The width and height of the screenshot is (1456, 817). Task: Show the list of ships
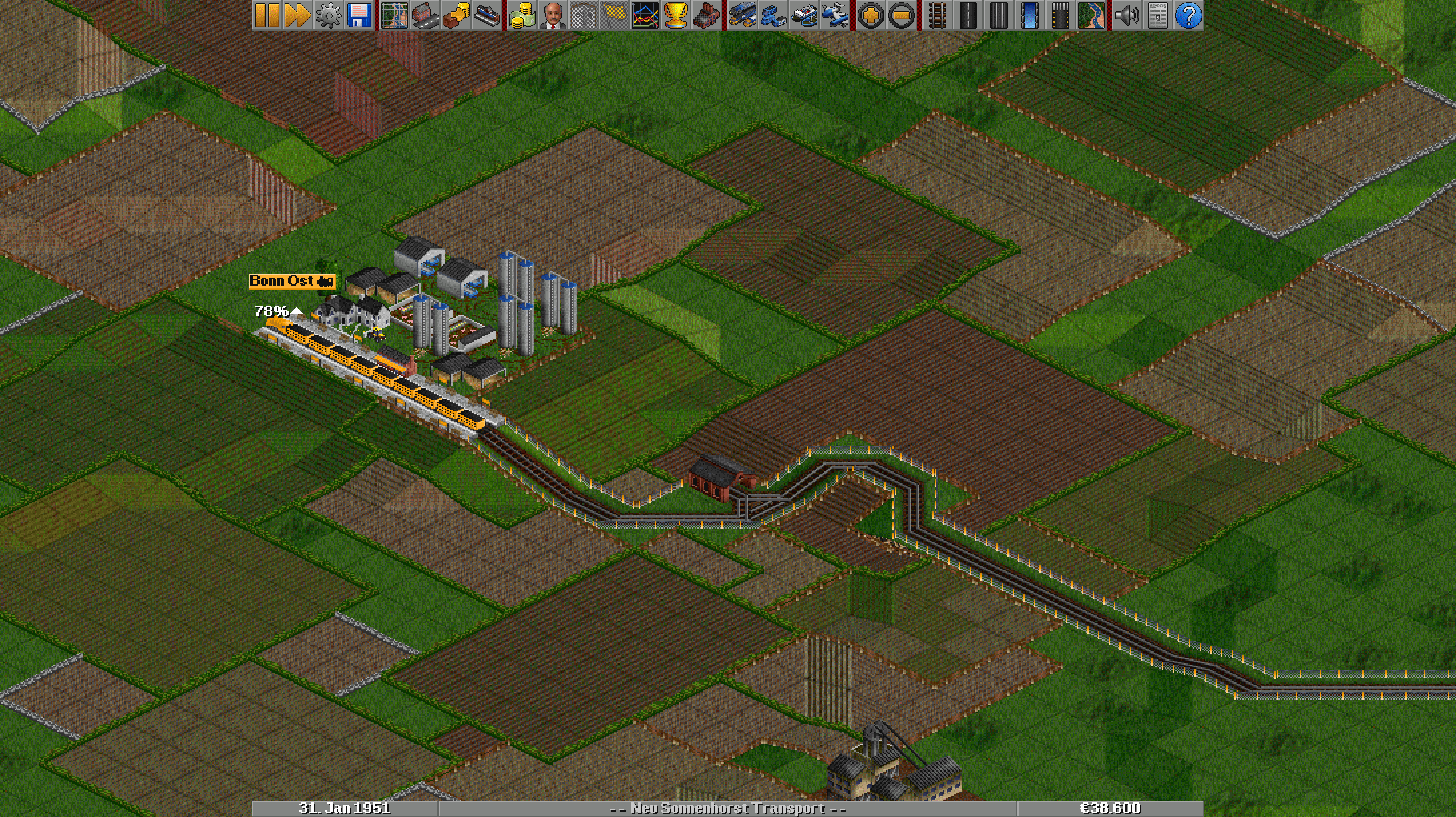point(804,15)
